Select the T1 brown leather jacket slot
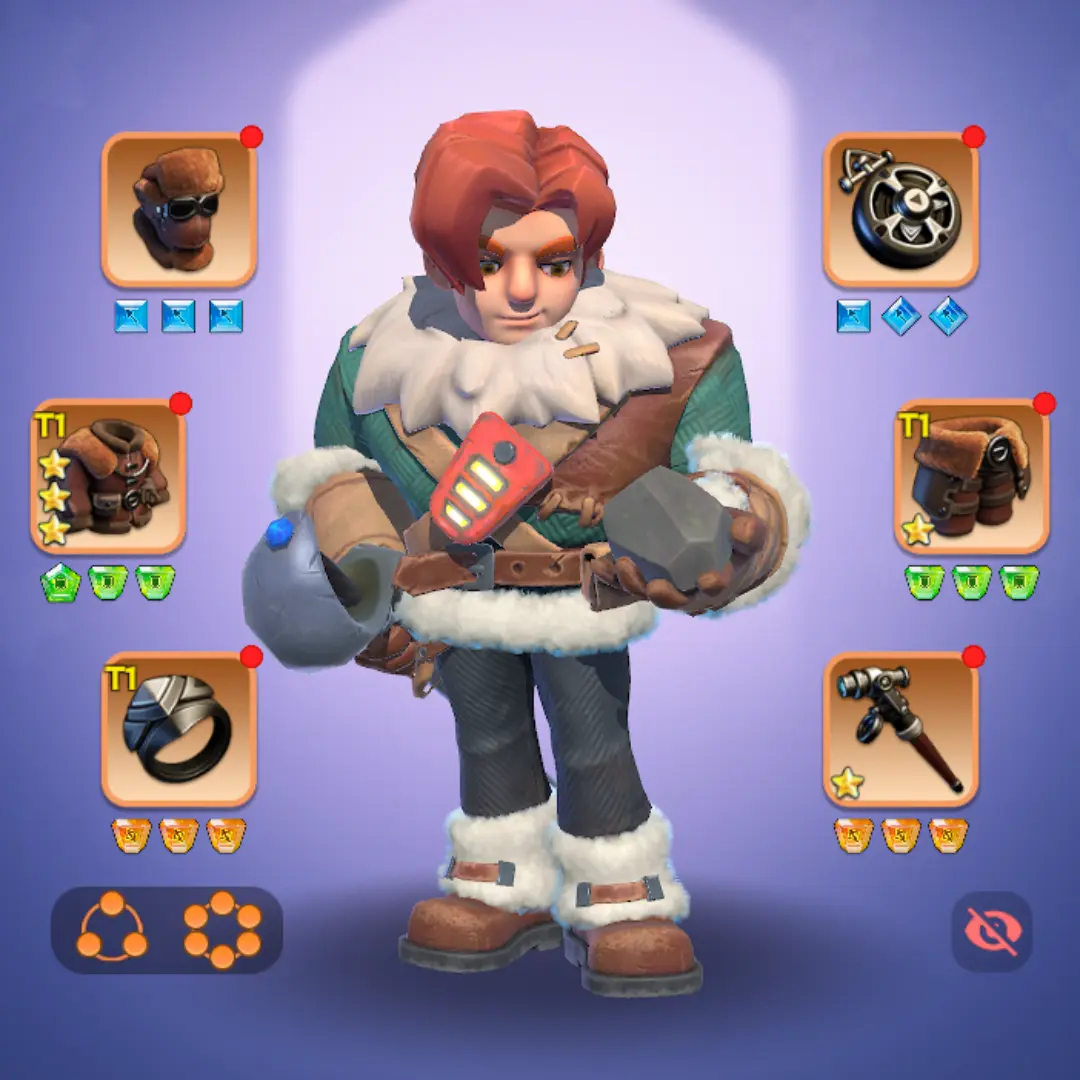1080x1080 pixels. tap(108, 477)
